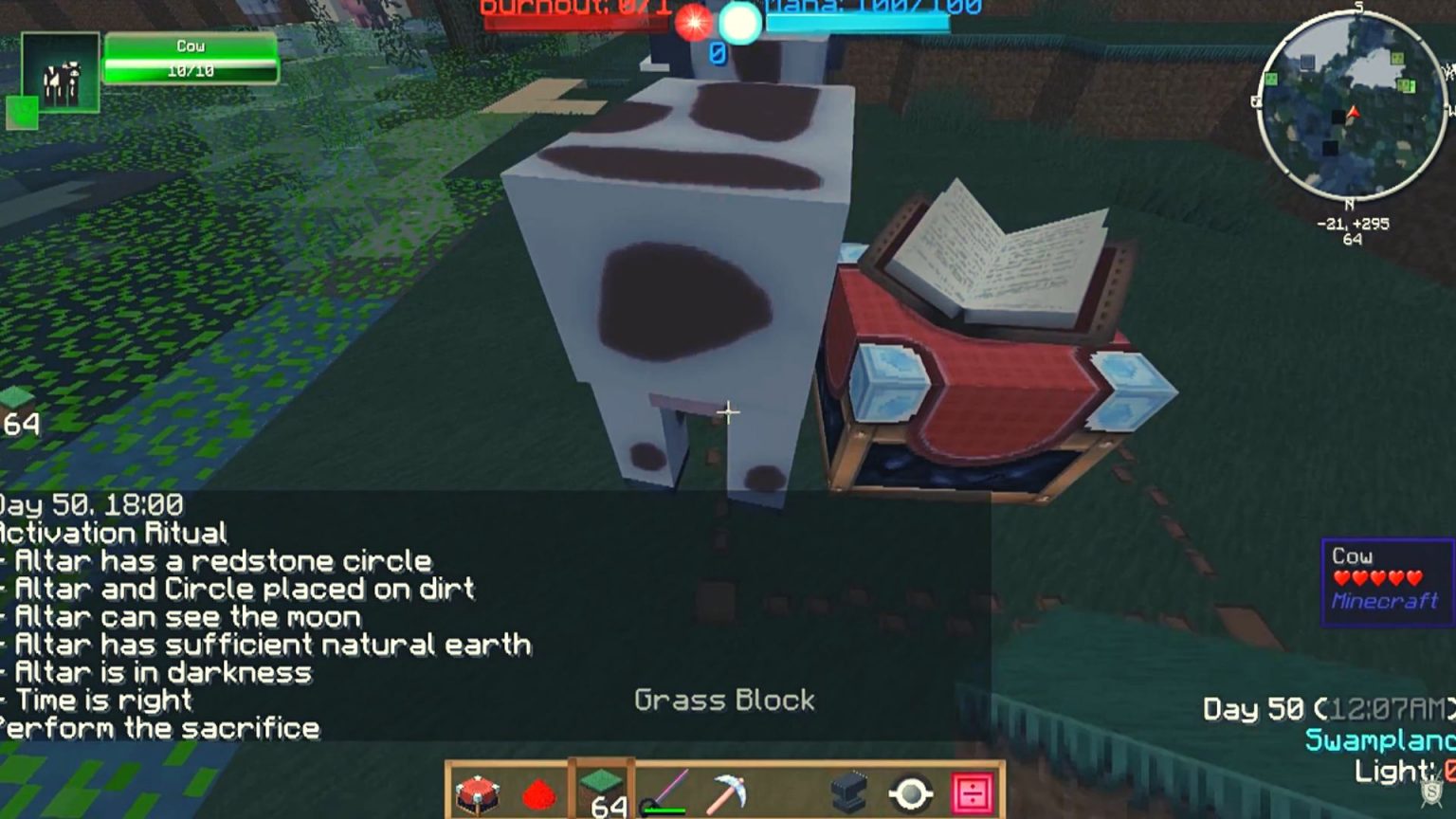Image resolution: width=1456 pixels, height=819 pixels.
Task: Expand the 'Activation Ritual' quest header
Action: tap(114, 532)
